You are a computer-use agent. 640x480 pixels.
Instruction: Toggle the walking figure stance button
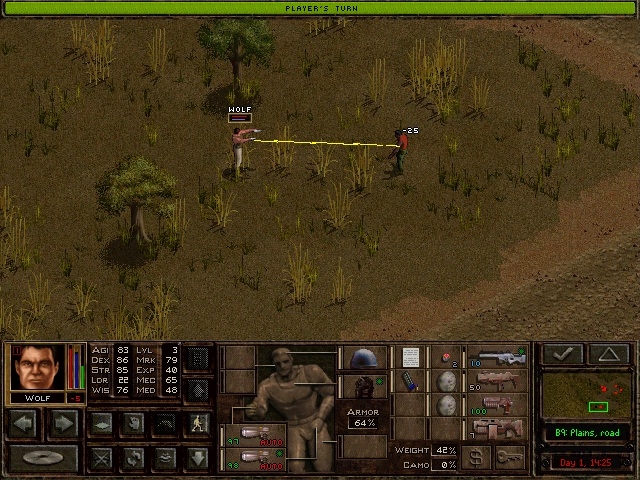[x=198, y=423]
